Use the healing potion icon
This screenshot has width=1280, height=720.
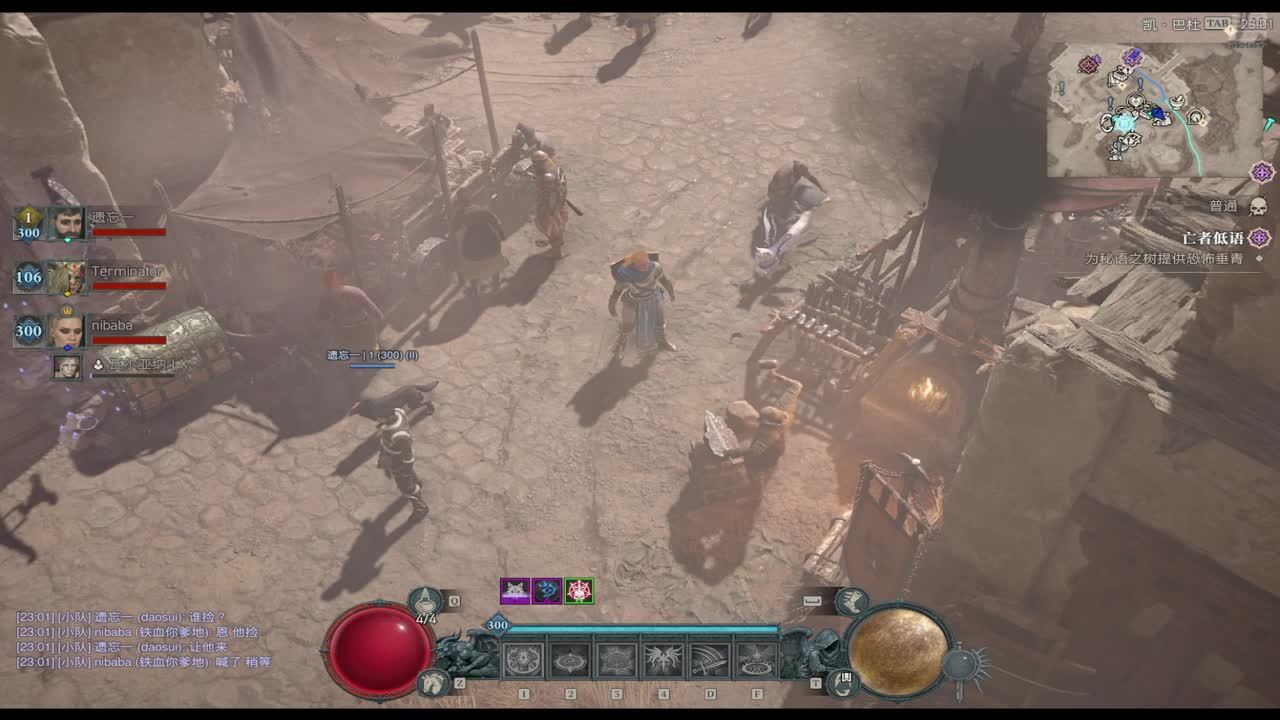tap(426, 602)
